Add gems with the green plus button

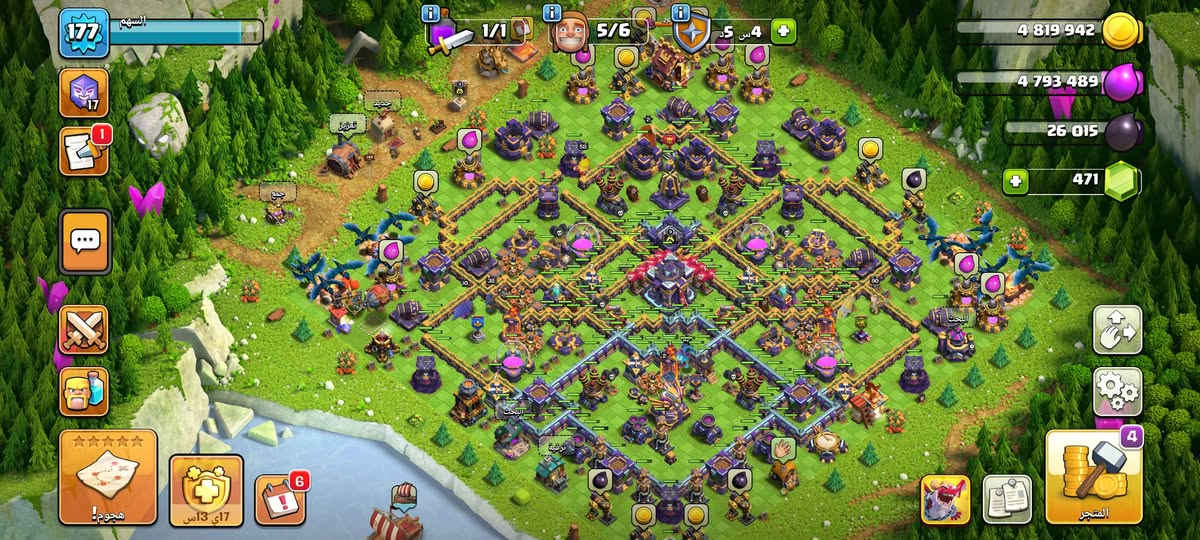click(1016, 181)
